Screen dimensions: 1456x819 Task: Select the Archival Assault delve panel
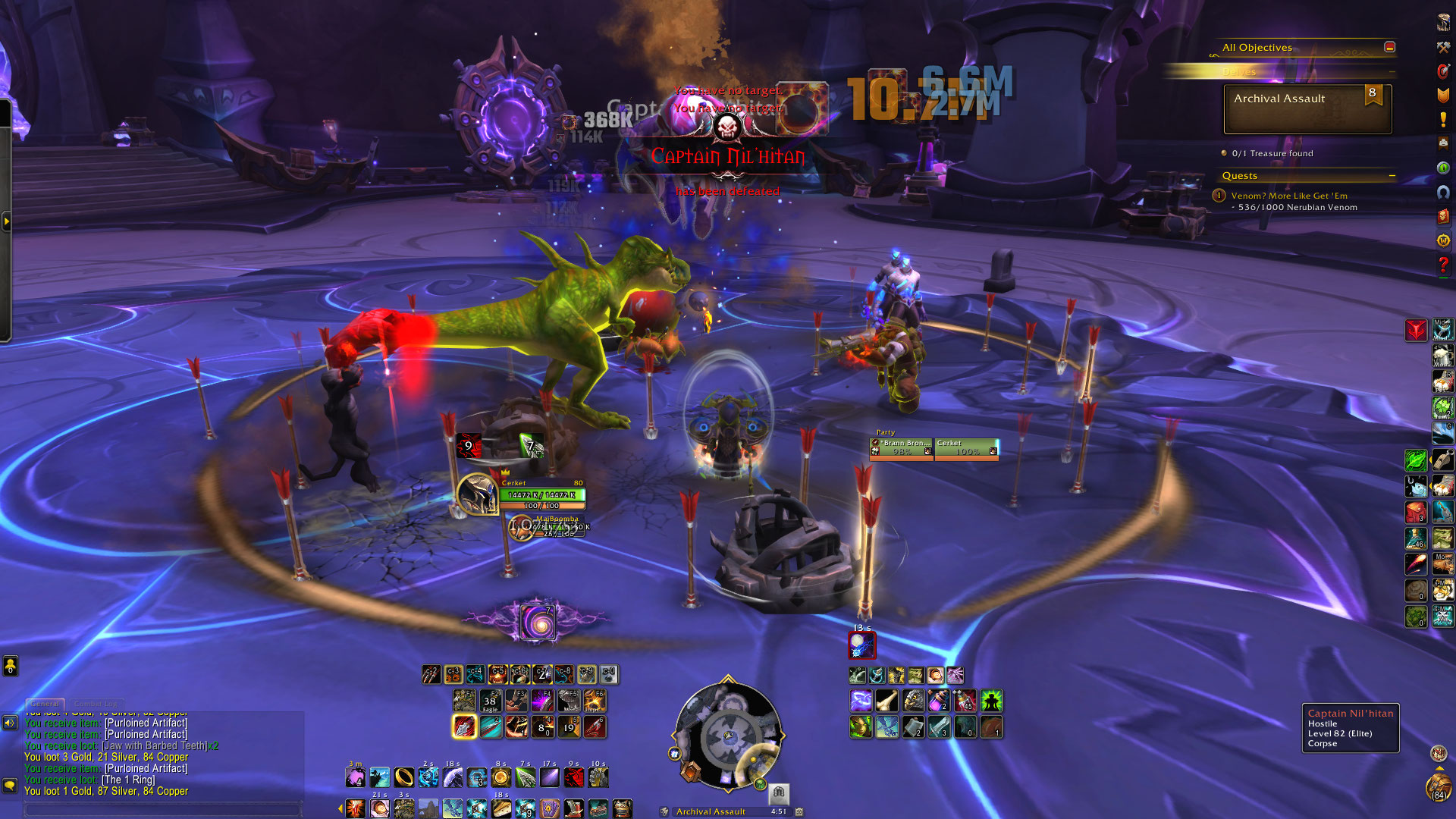(1307, 108)
